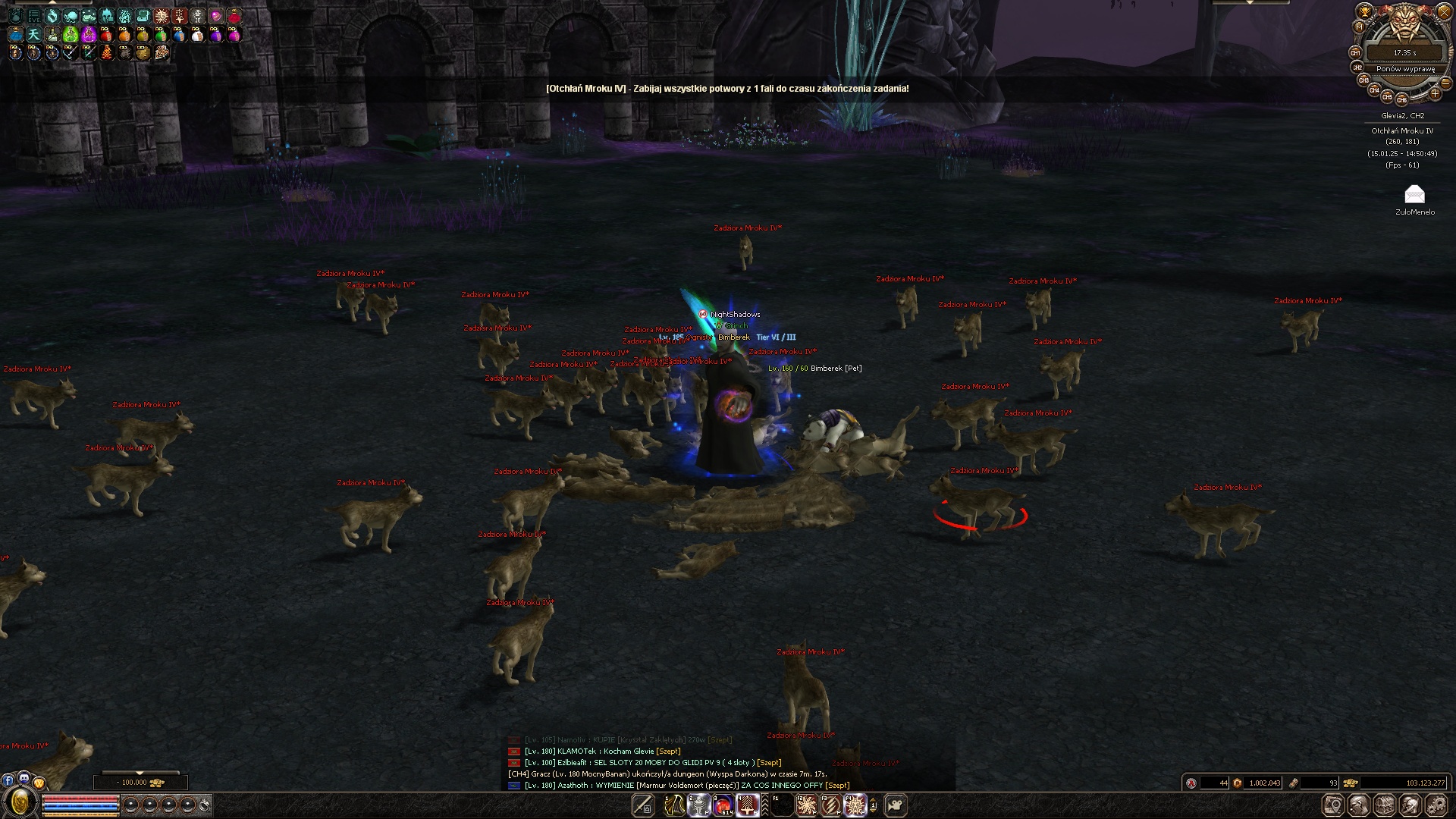Click the up arrow beside the quickslot counter
The width and height of the screenshot is (1456, 819).
(874, 800)
